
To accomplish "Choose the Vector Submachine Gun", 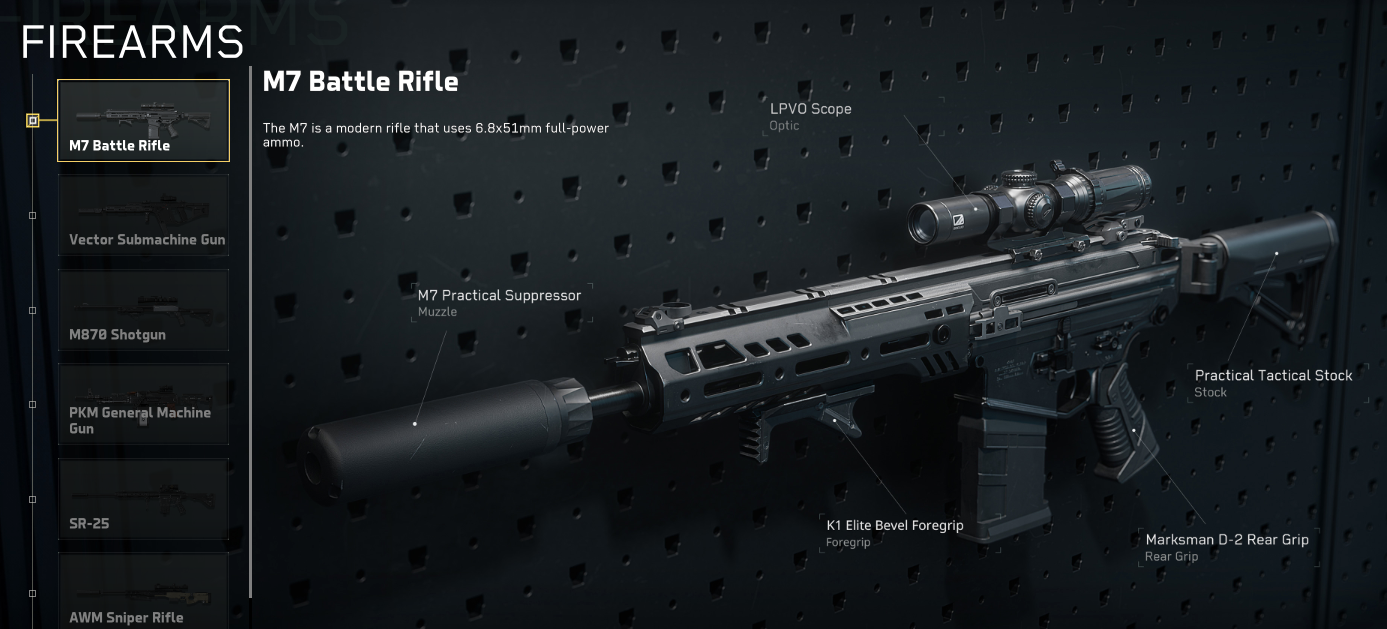I will [143, 215].
